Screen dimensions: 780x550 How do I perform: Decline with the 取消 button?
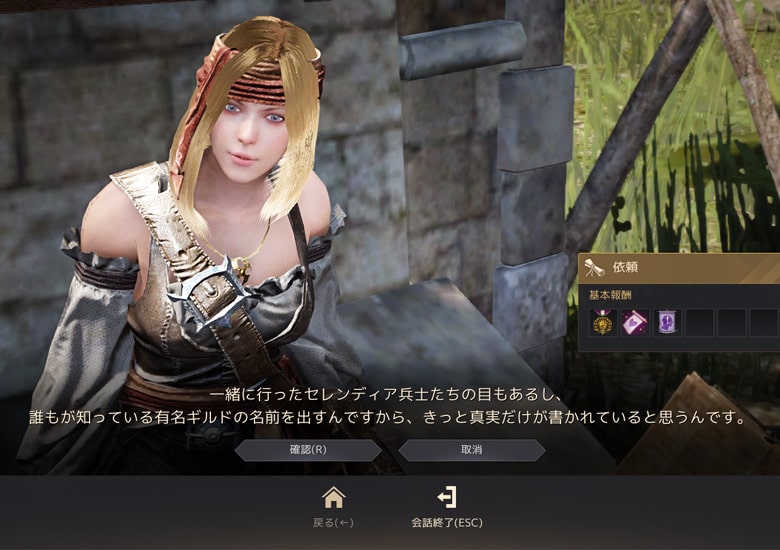471,450
